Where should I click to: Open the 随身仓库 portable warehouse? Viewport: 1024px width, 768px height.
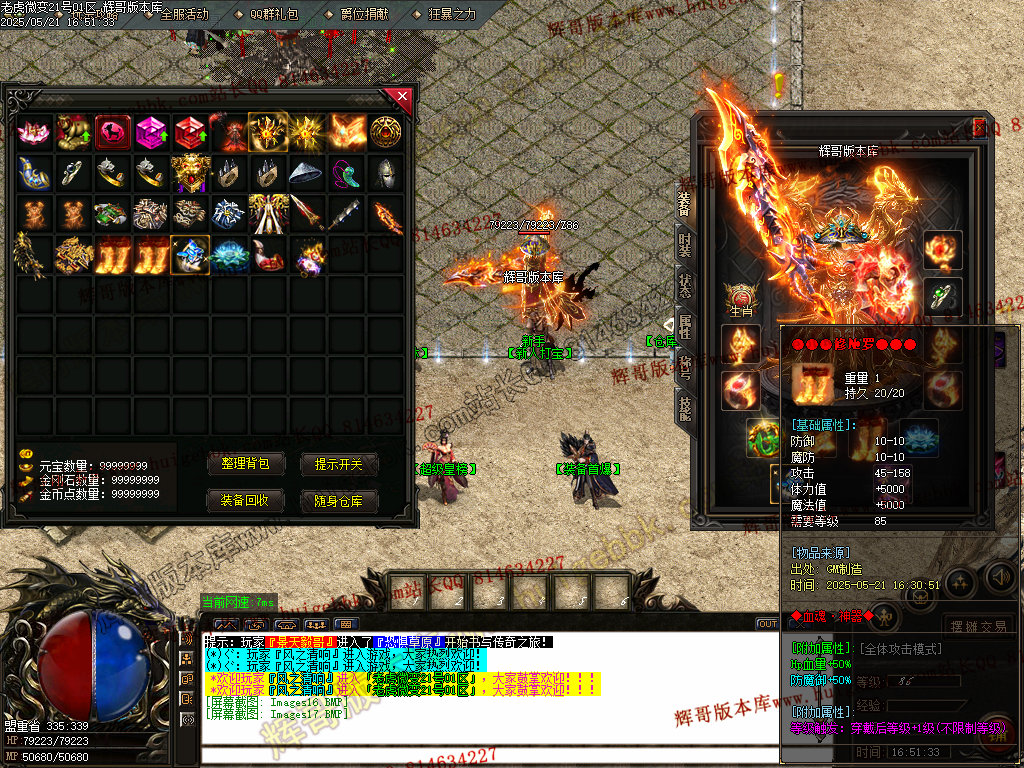point(340,501)
